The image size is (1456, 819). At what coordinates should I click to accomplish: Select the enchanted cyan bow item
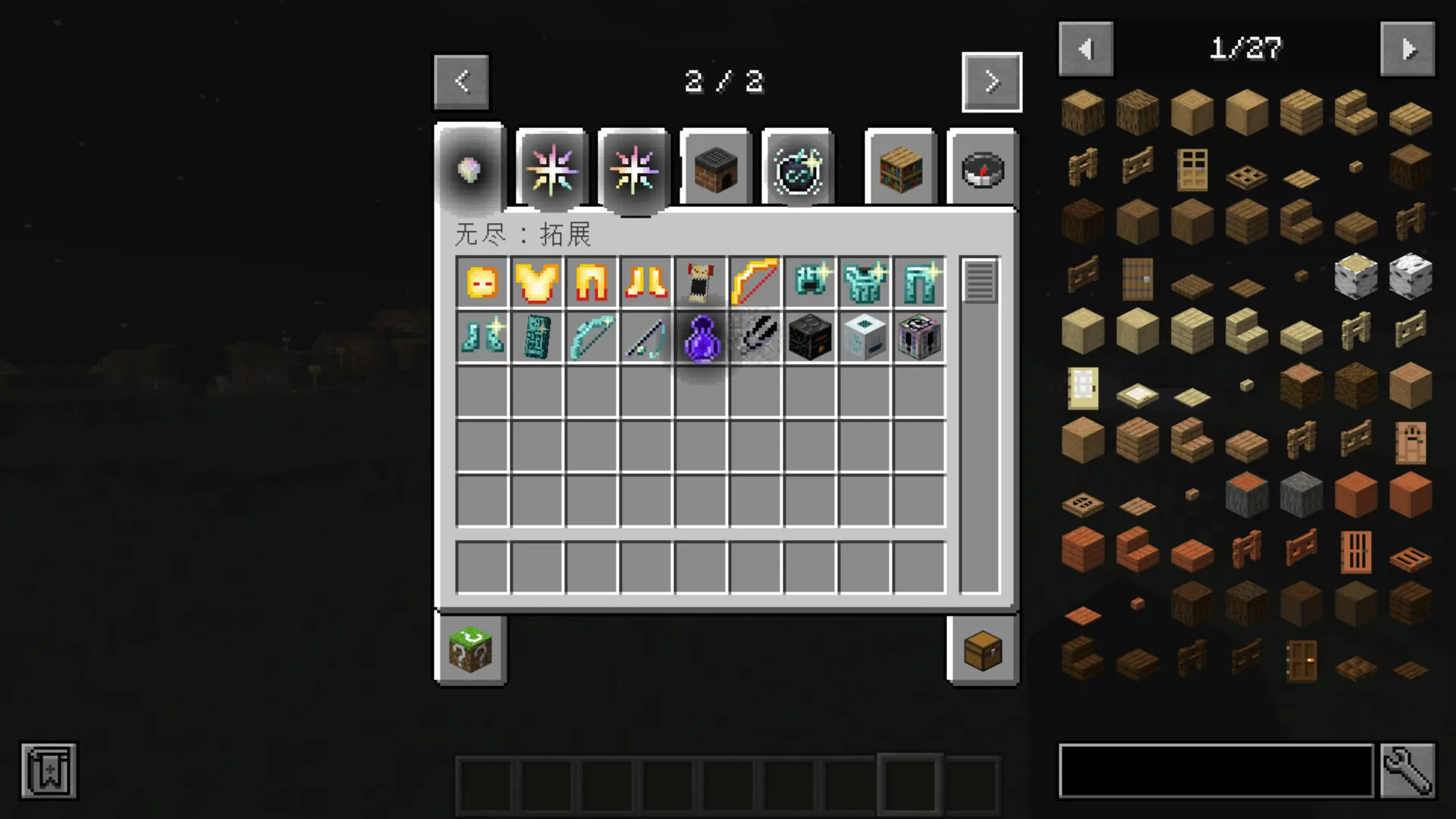click(591, 337)
